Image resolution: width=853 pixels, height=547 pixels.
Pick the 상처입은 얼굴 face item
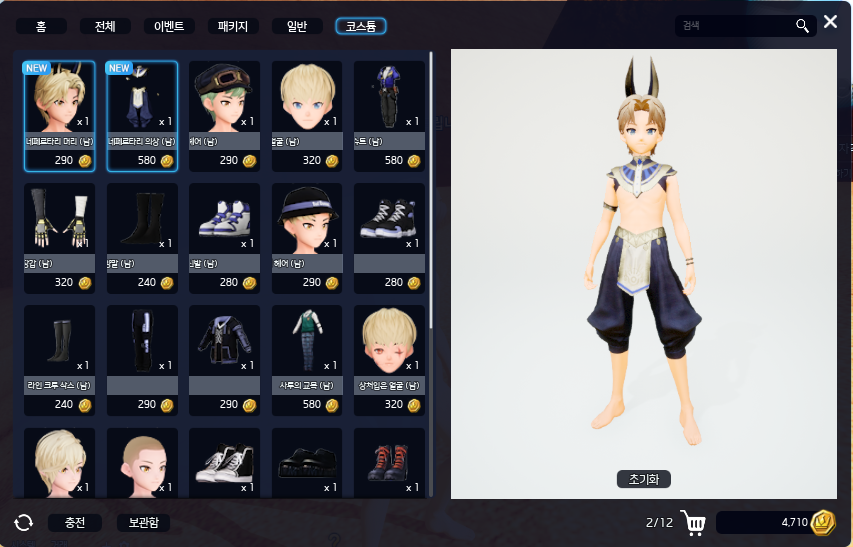tap(390, 359)
